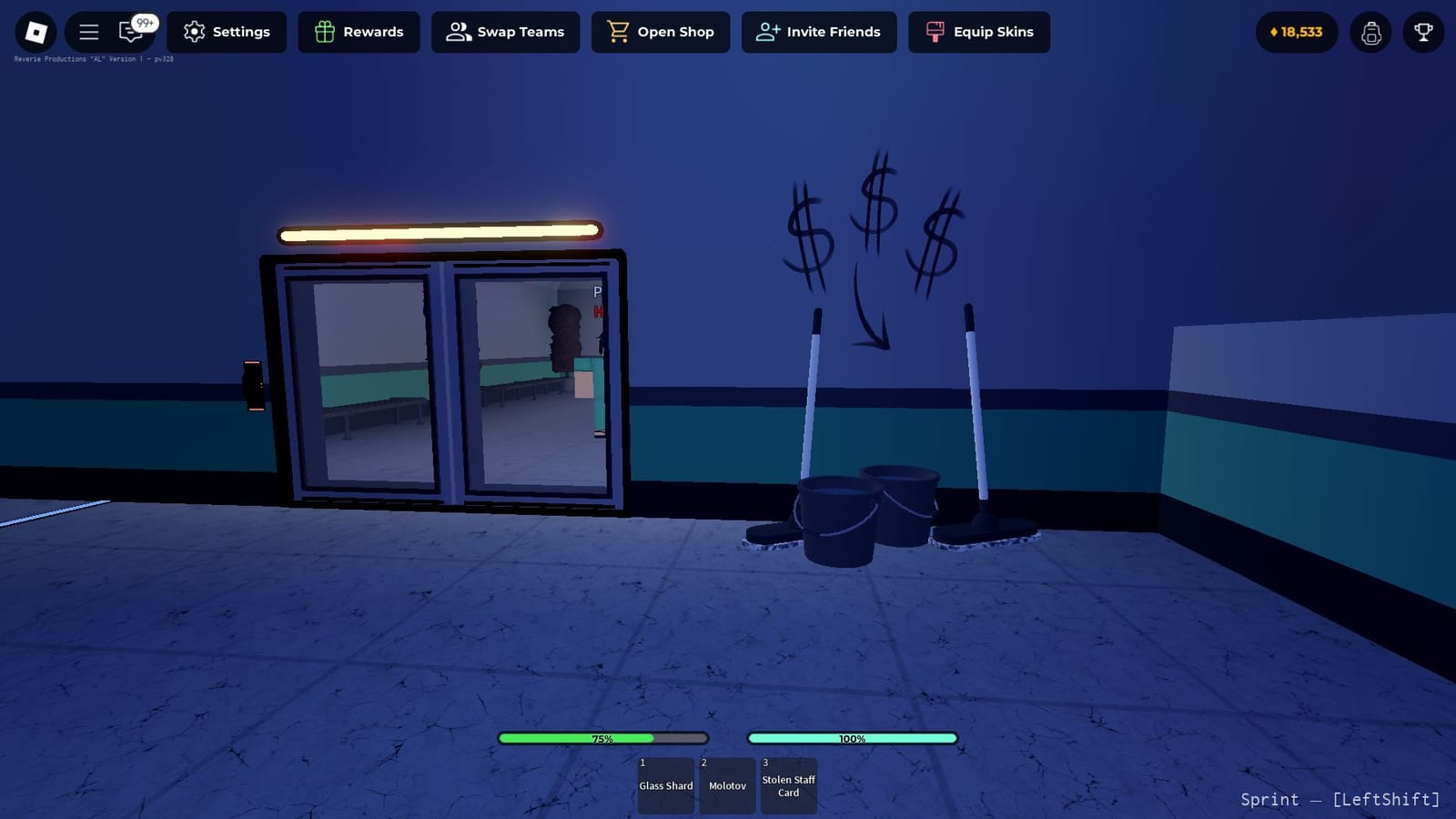Click the gift icon on Rewards button
The width and height of the screenshot is (1456, 819).
(323, 32)
